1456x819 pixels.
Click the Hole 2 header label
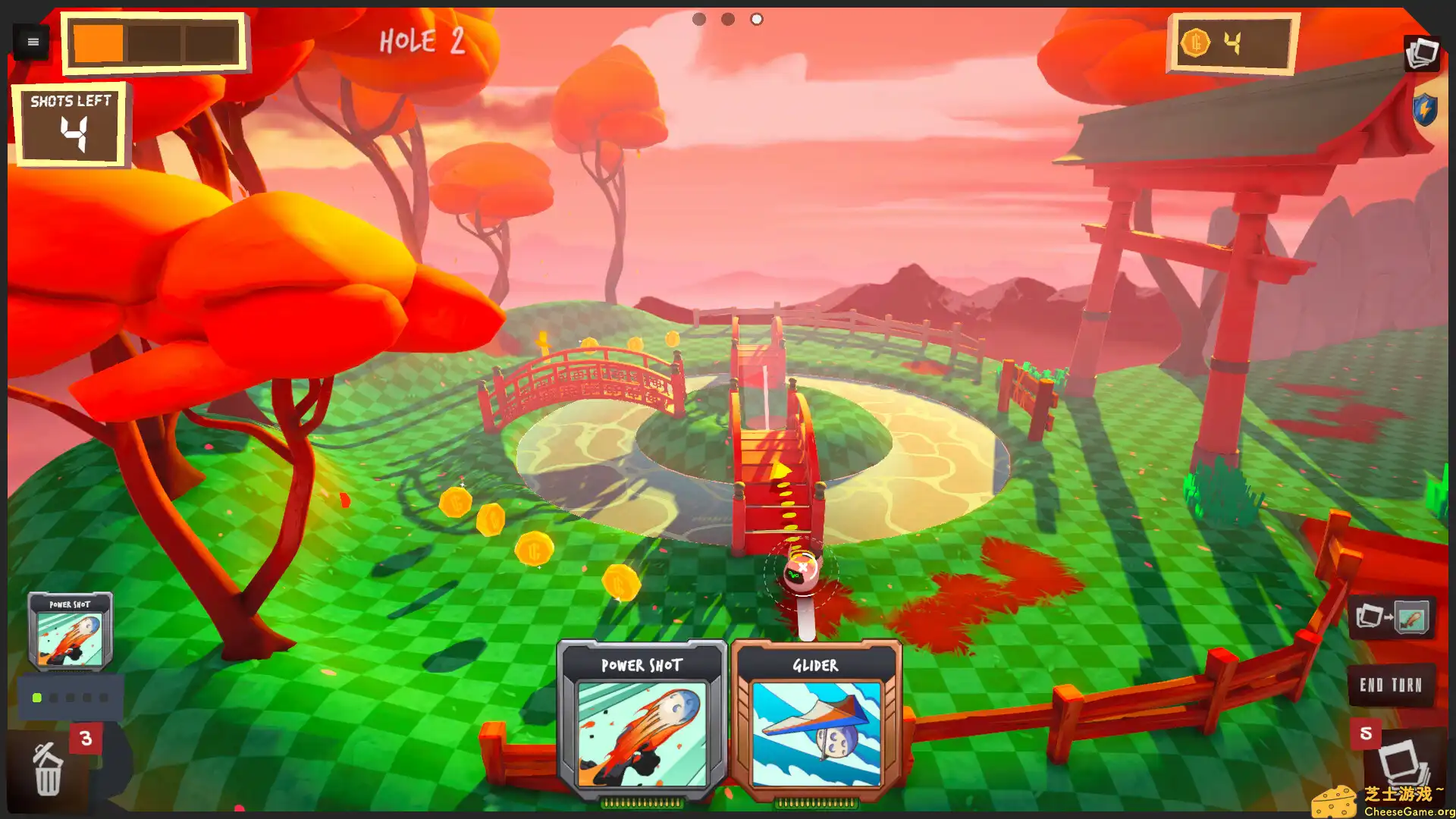click(422, 42)
